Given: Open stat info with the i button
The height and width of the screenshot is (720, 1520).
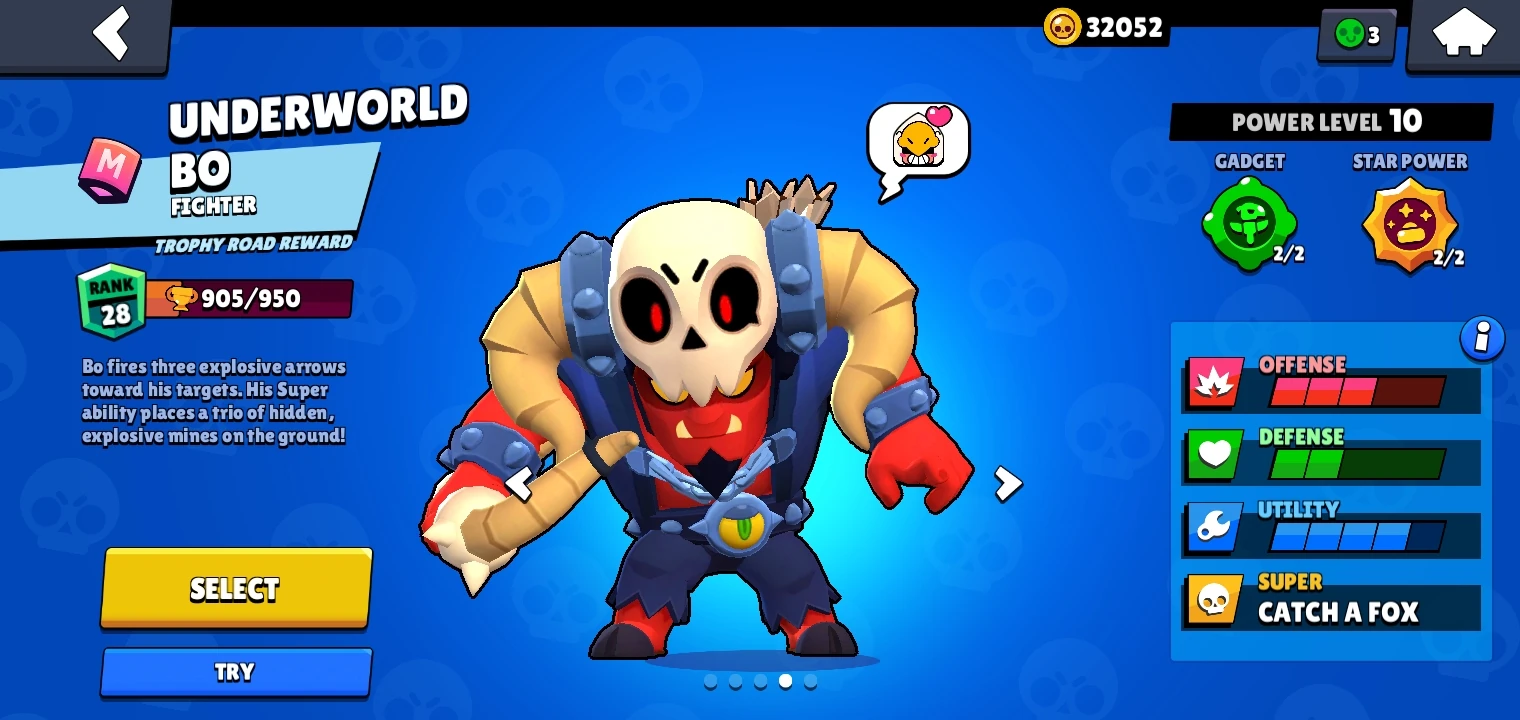Looking at the screenshot, I should click(1483, 339).
